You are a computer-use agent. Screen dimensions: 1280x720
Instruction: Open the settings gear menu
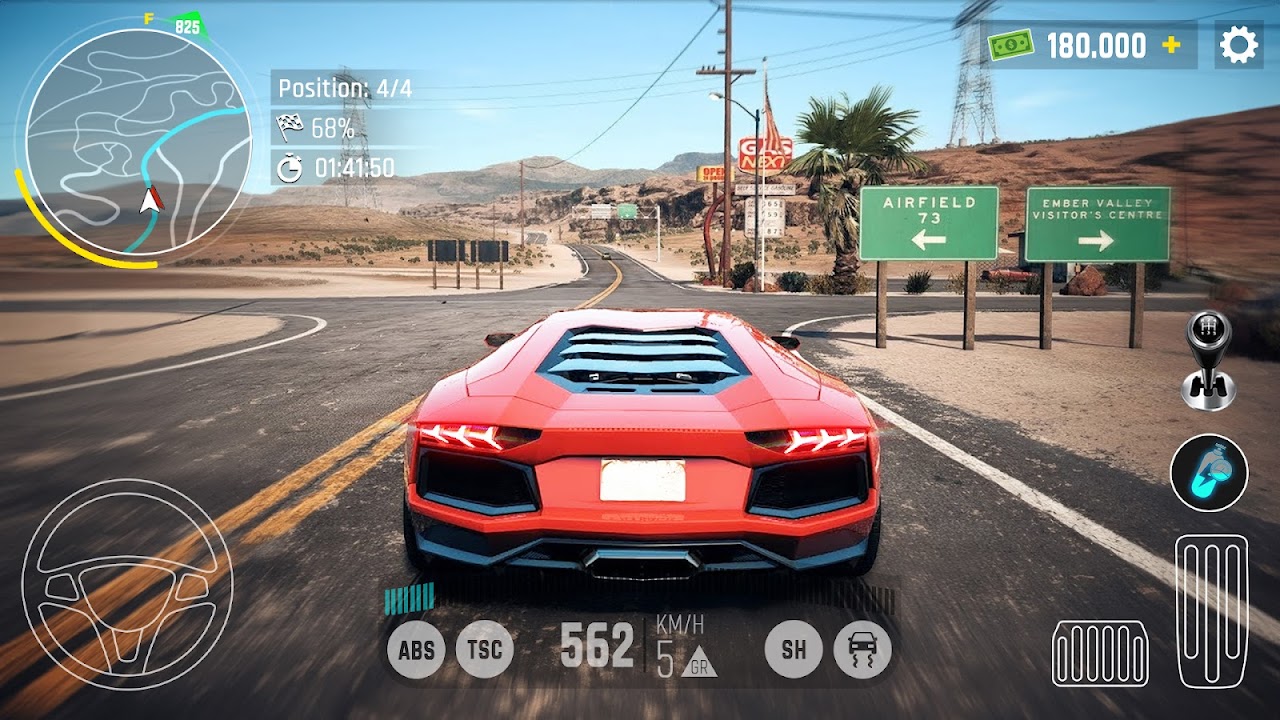point(1238,46)
